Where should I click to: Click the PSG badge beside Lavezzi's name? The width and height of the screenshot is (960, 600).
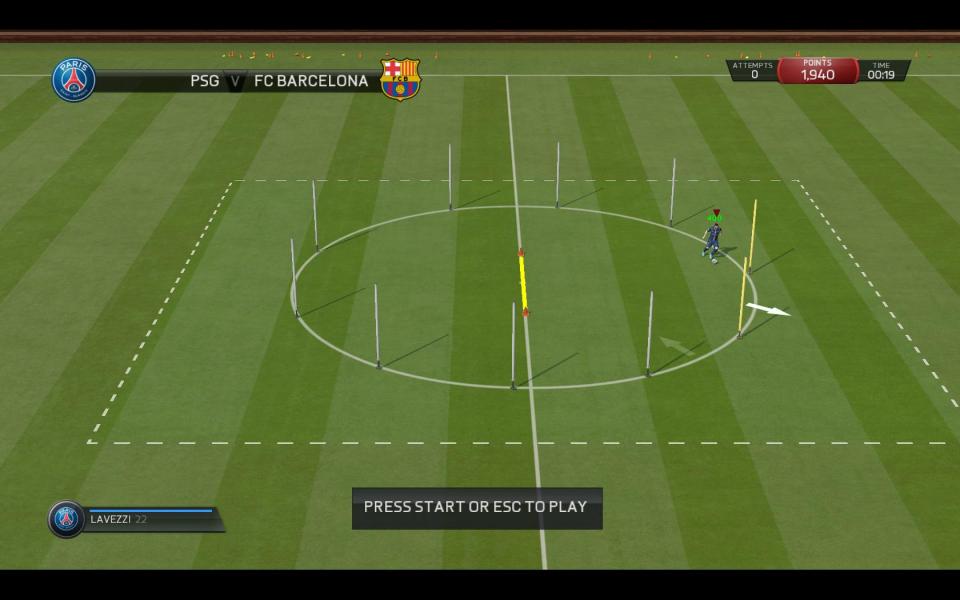click(x=67, y=519)
